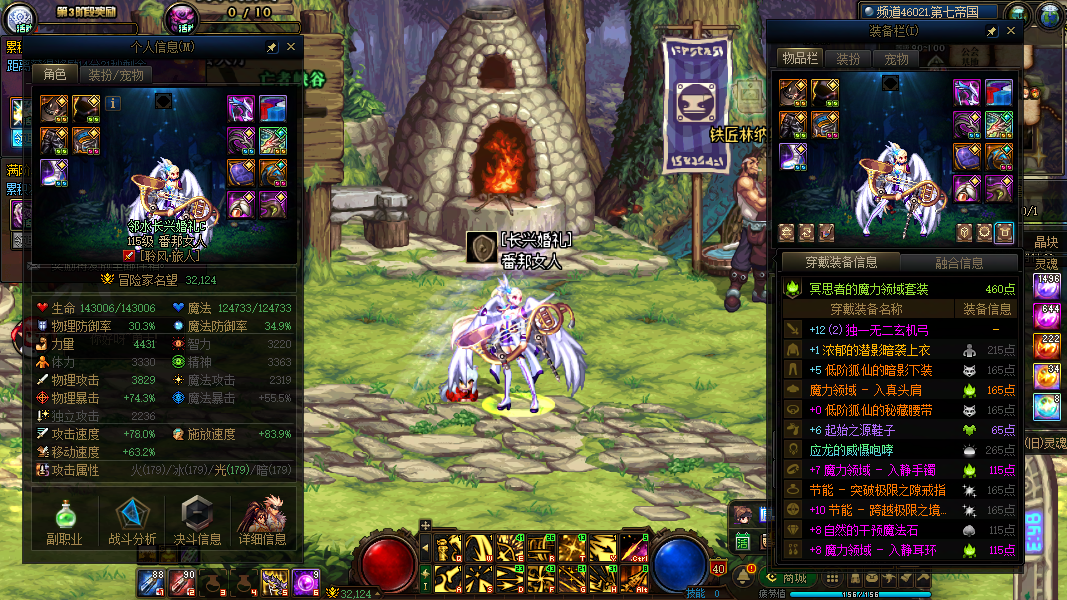Switch to the 装扮/宠物 tab
Screen dimensions: 1067x600
click(x=115, y=75)
